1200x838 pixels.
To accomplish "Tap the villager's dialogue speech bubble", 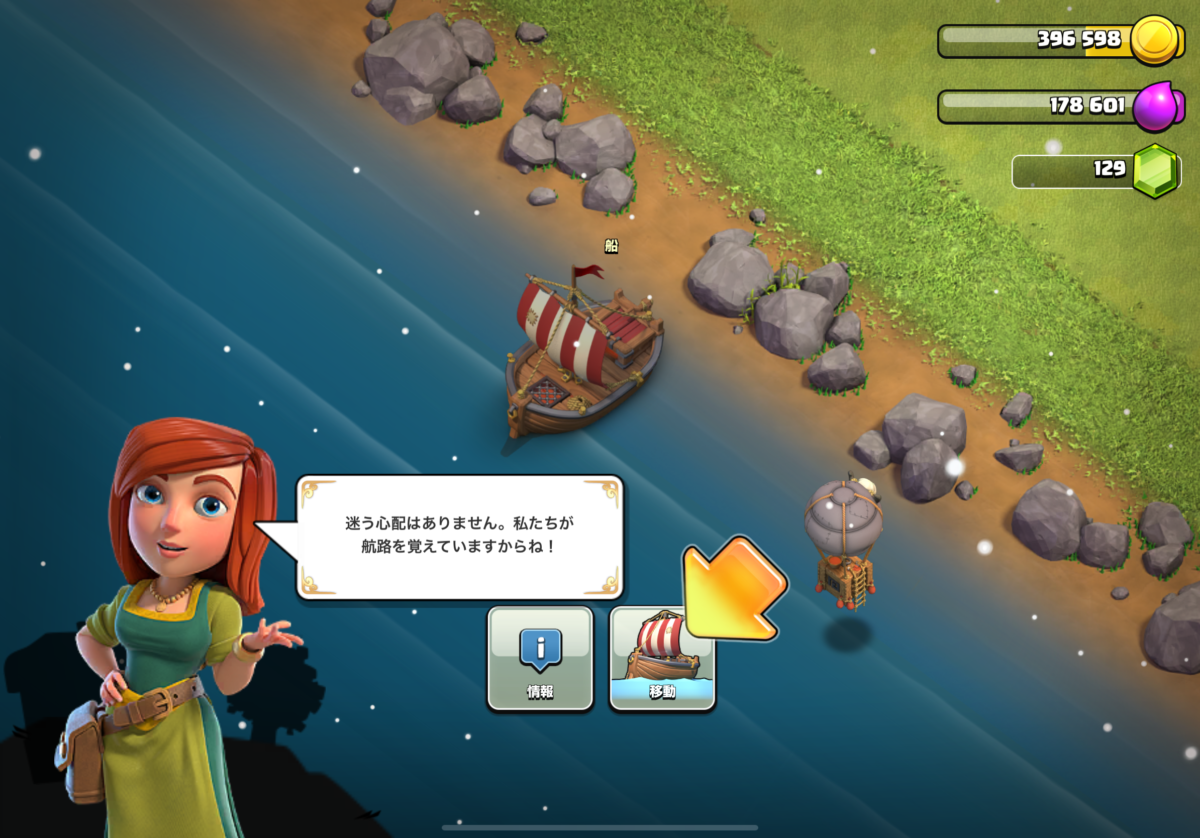I will click(x=460, y=537).
